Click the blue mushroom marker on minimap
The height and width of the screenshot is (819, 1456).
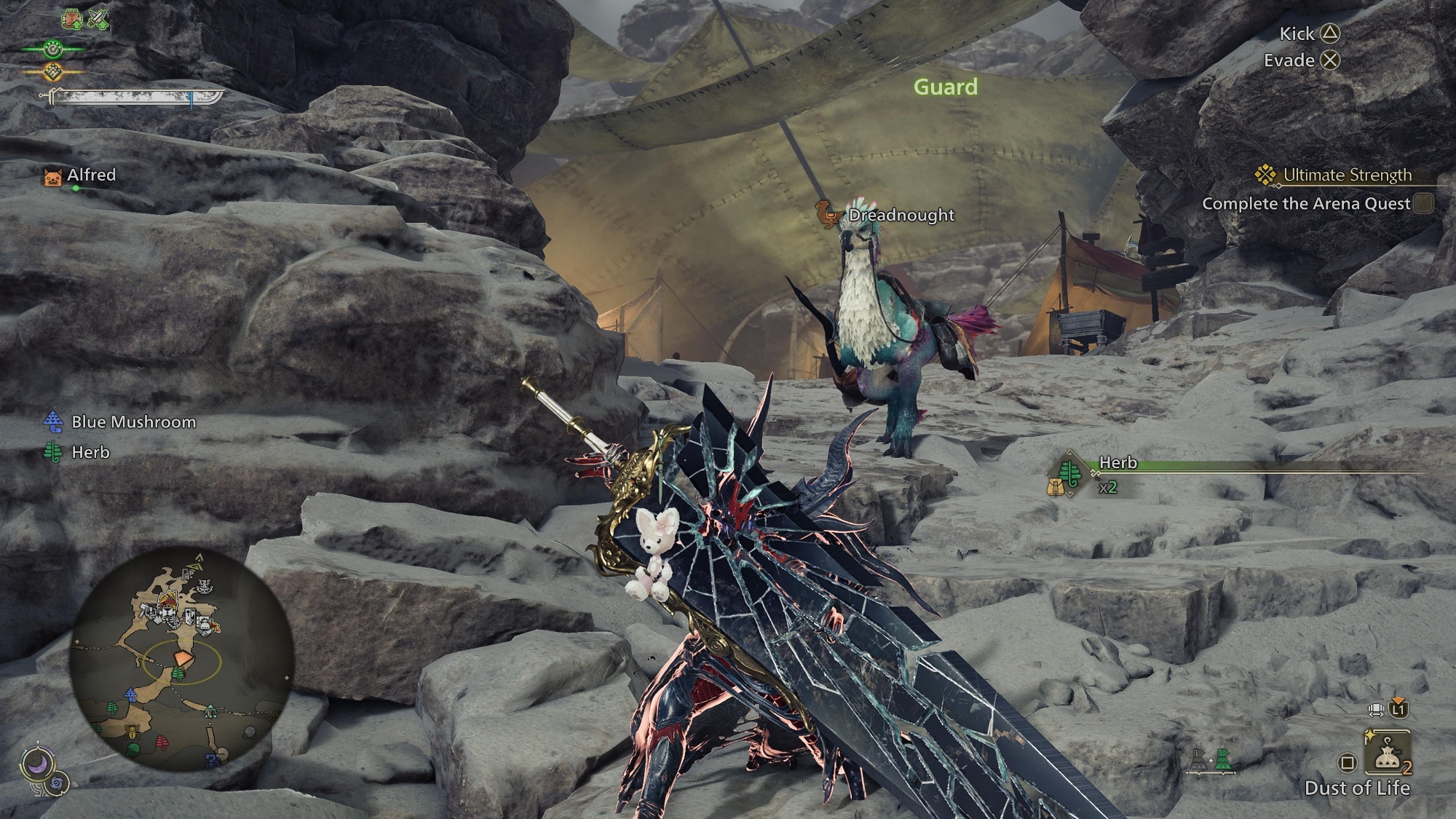131,695
